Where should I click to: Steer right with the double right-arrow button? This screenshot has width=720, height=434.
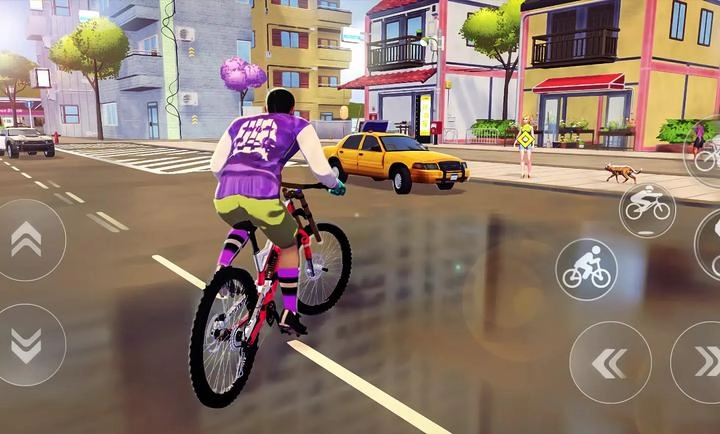(704, 362)
